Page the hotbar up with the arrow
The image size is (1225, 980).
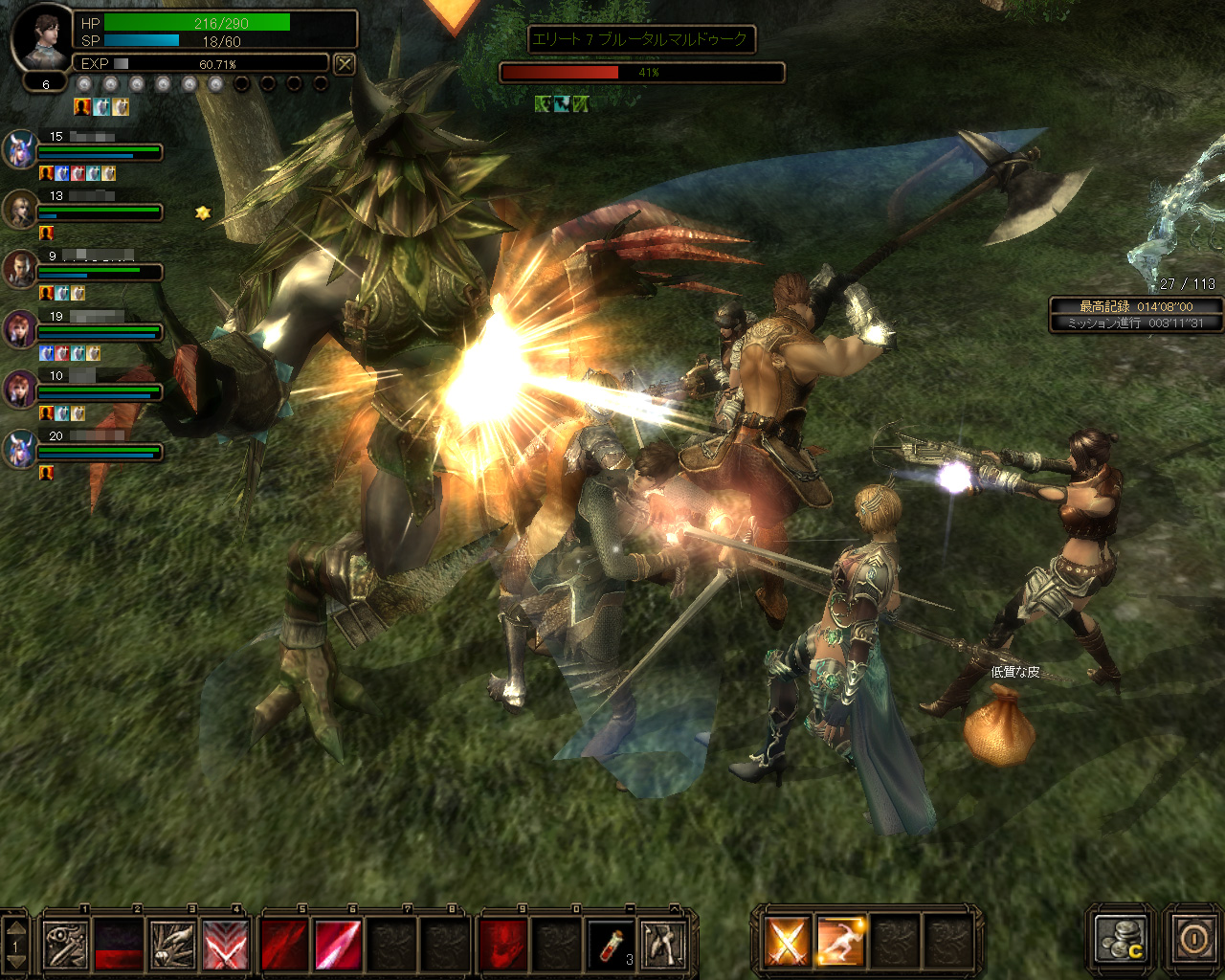(x=15, y=928)
